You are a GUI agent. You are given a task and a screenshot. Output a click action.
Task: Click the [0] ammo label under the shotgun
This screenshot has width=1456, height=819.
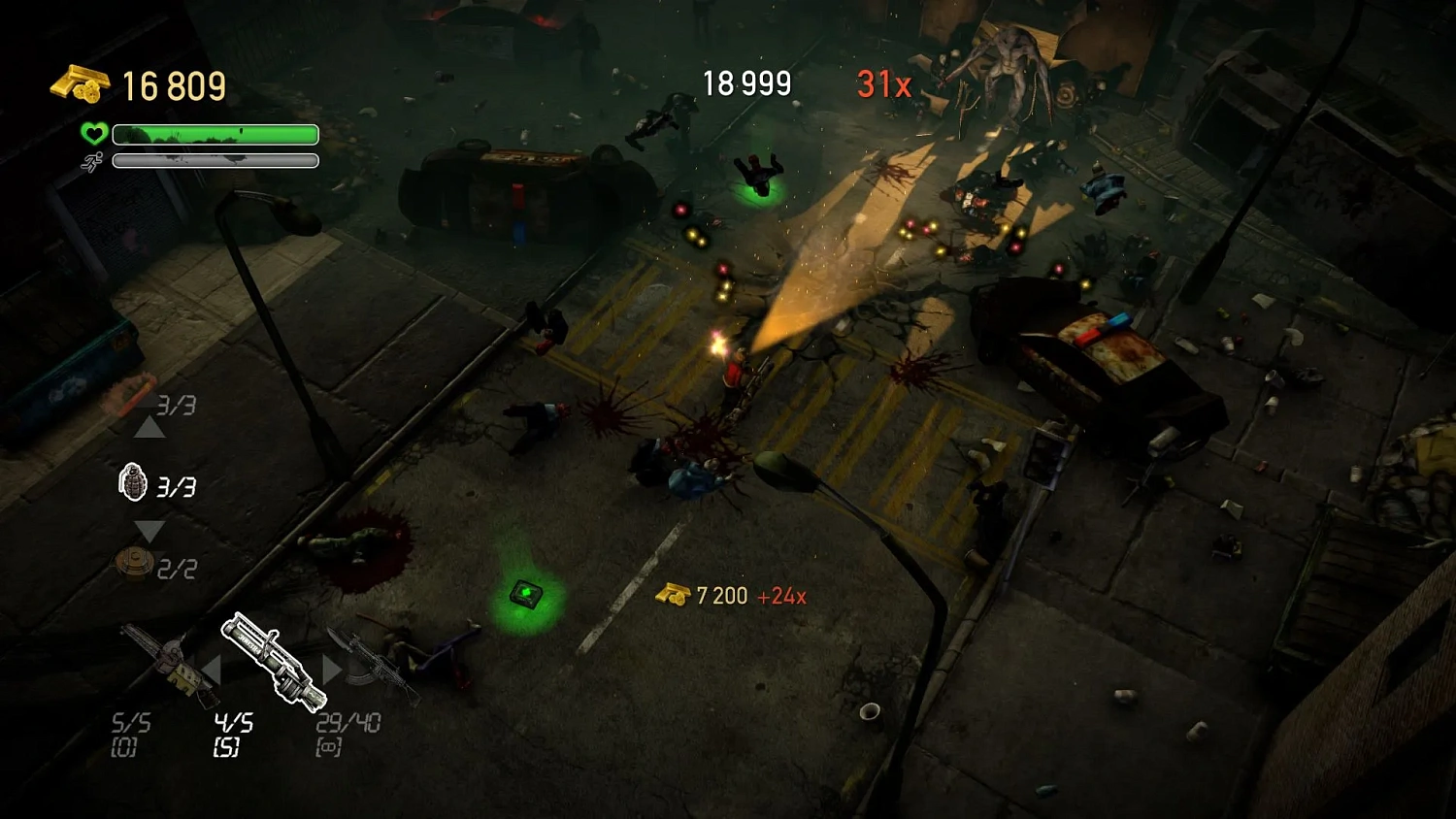[x=124, y=747]
